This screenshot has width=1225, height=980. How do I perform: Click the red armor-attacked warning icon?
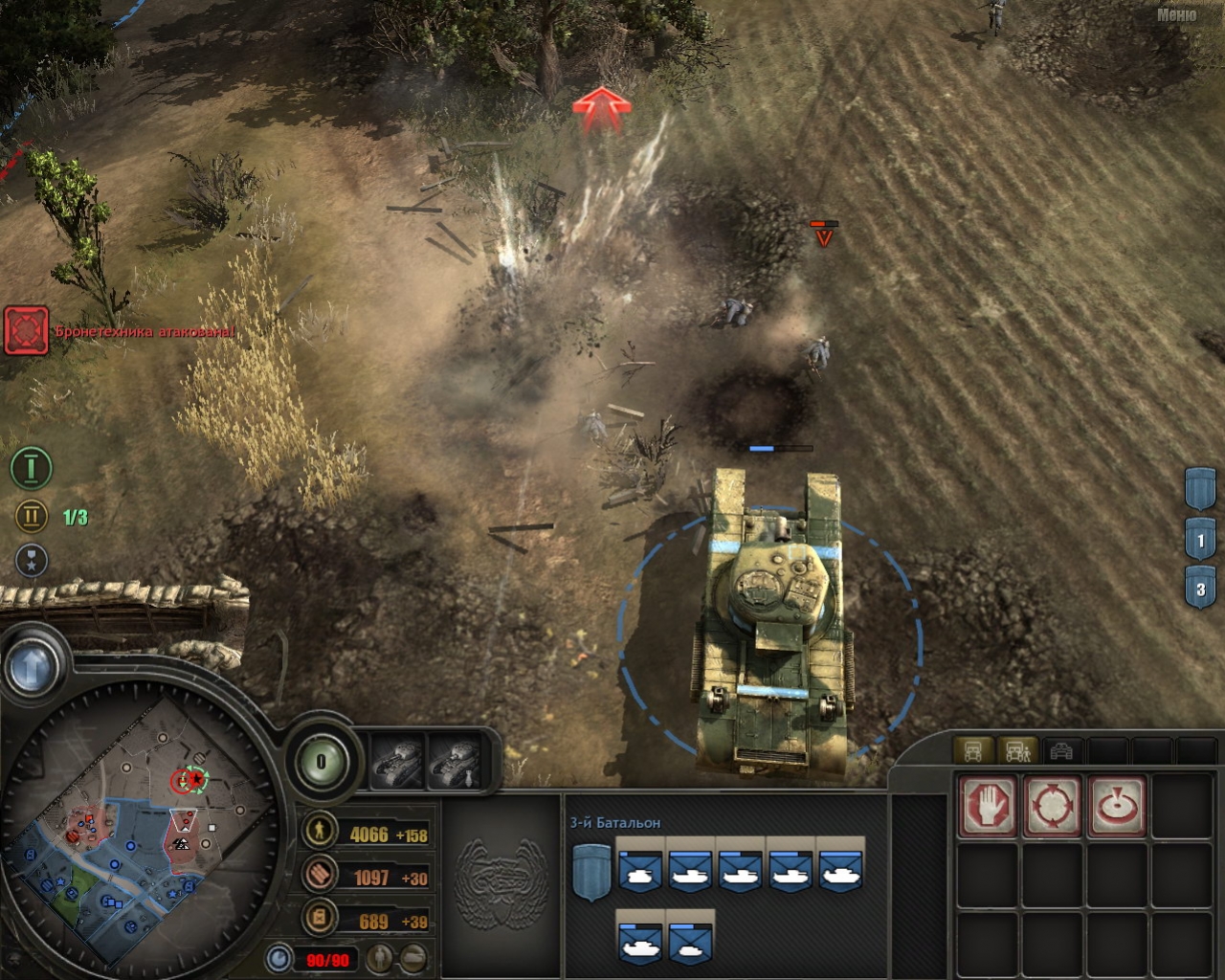tap(24, 329)
